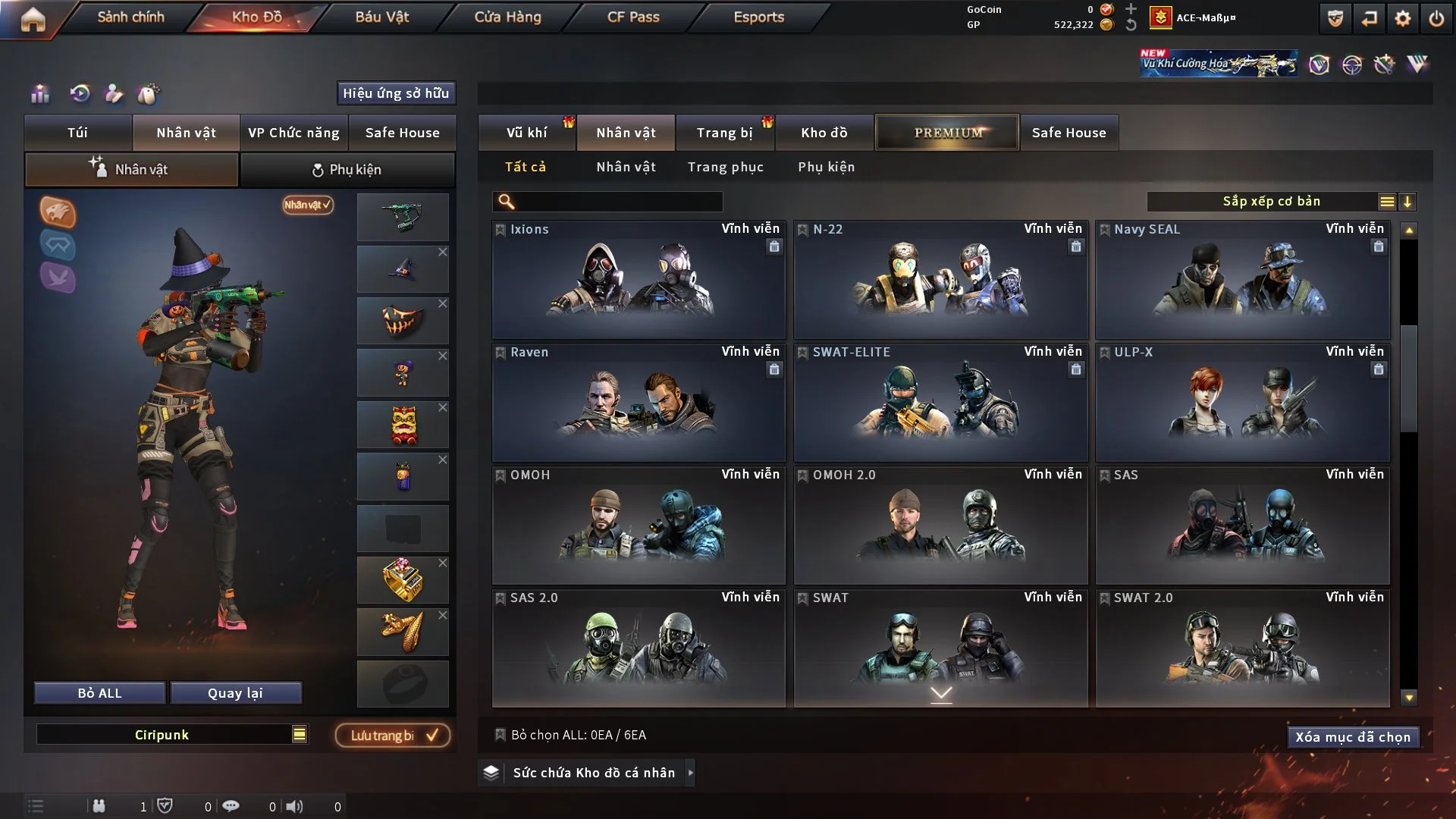
Task: Pick the ULP-X character card
Action: 1241,402
